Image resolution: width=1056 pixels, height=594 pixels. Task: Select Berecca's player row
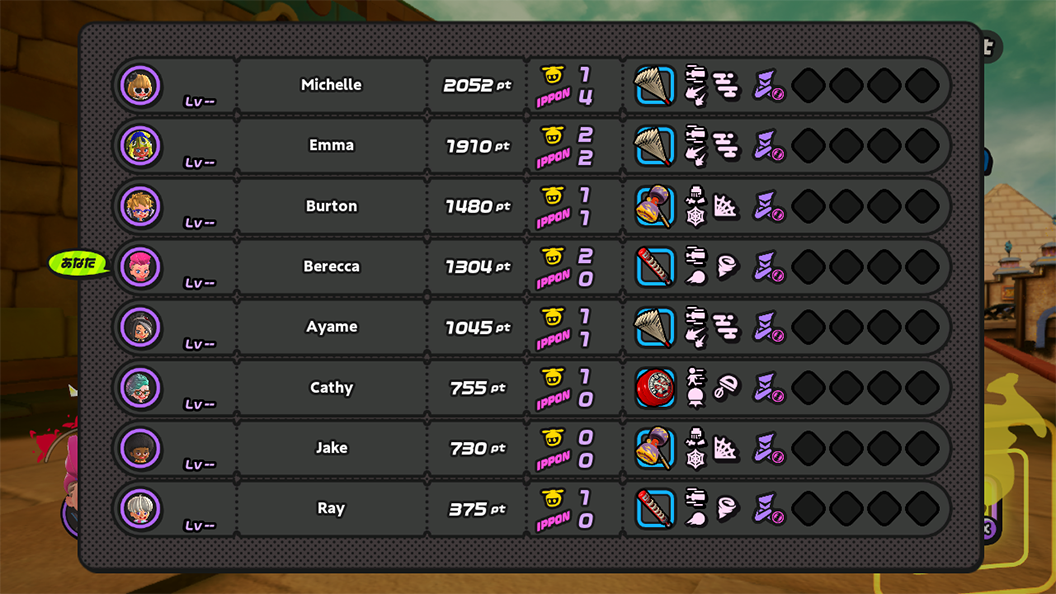click(331, 267)
